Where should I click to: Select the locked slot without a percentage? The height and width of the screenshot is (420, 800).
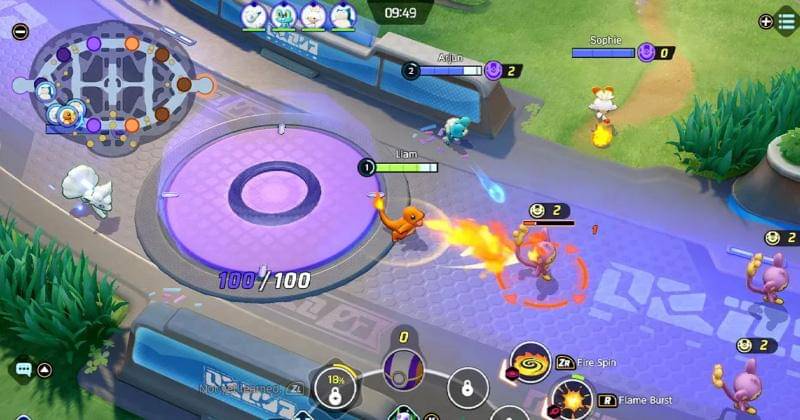467,387
